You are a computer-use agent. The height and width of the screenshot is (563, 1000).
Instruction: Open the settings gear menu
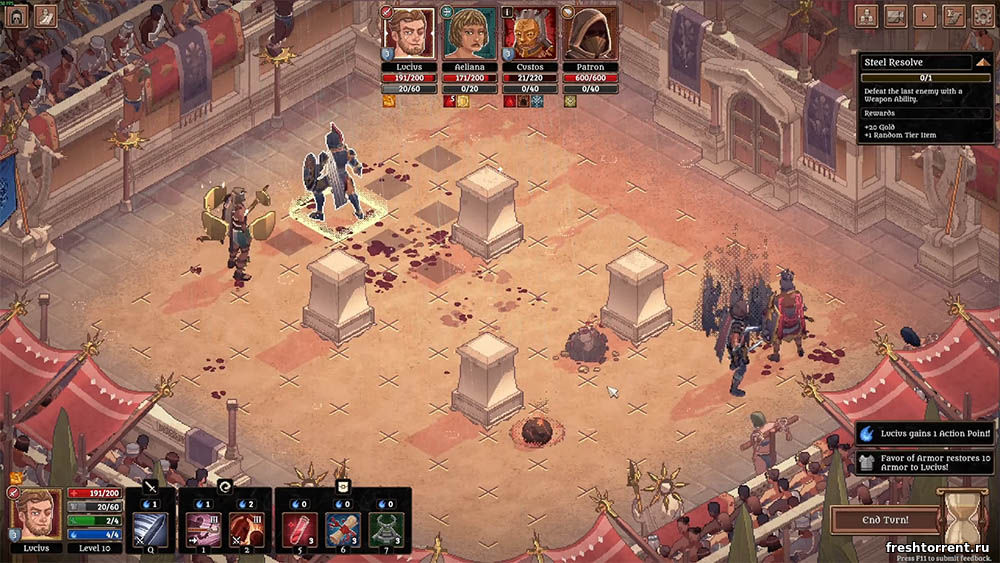(982, 15)
